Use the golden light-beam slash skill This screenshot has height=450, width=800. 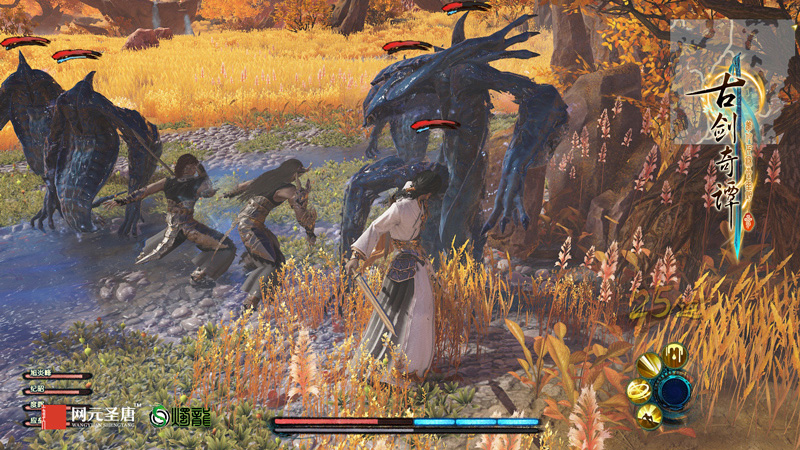(x=649, y=365)
